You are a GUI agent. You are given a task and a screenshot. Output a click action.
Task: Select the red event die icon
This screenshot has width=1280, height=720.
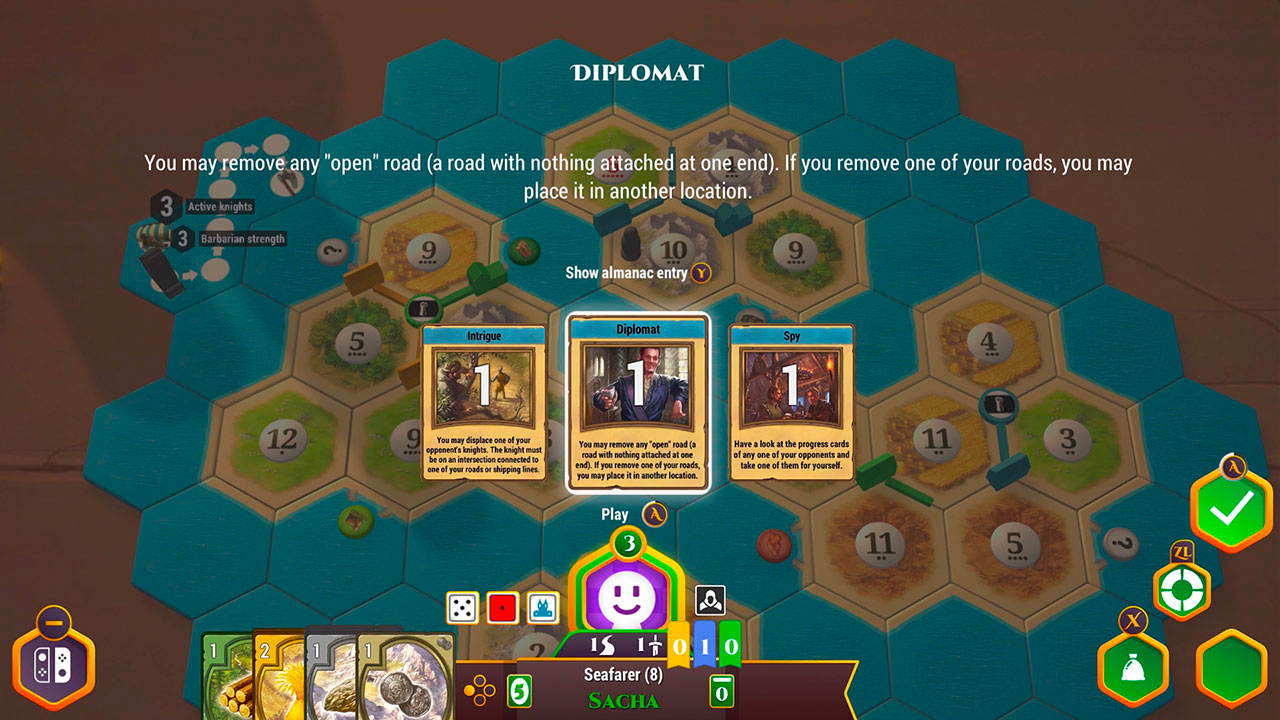tap(501, 606)
